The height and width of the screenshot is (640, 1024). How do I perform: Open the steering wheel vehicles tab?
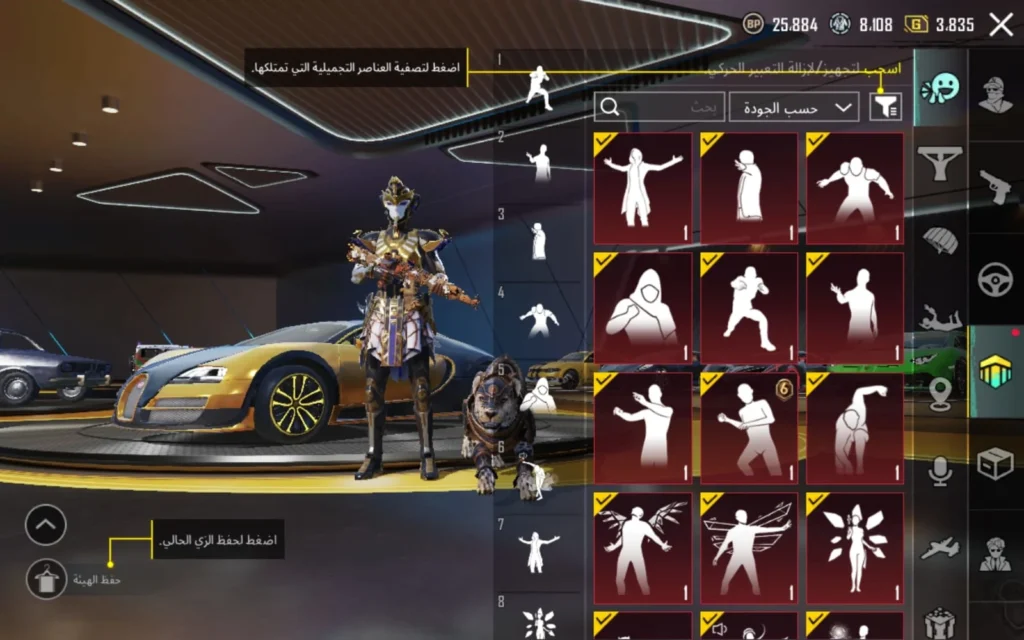click(995, 280)
